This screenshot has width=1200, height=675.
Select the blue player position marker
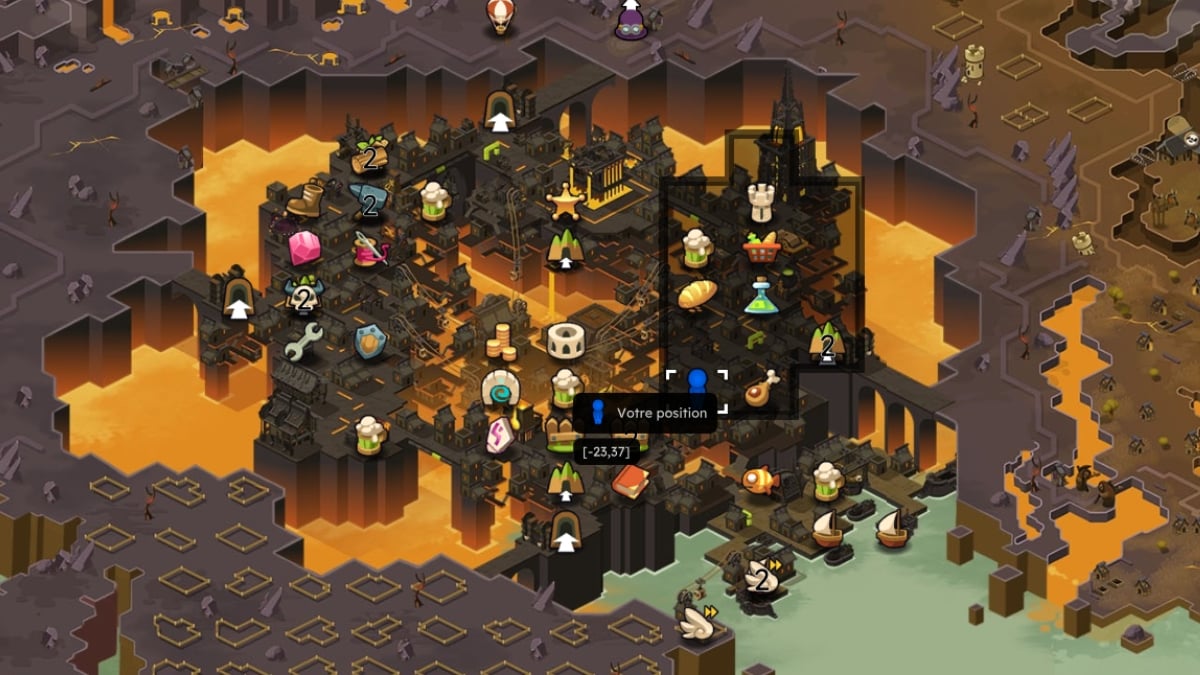[x=697, y=384]
